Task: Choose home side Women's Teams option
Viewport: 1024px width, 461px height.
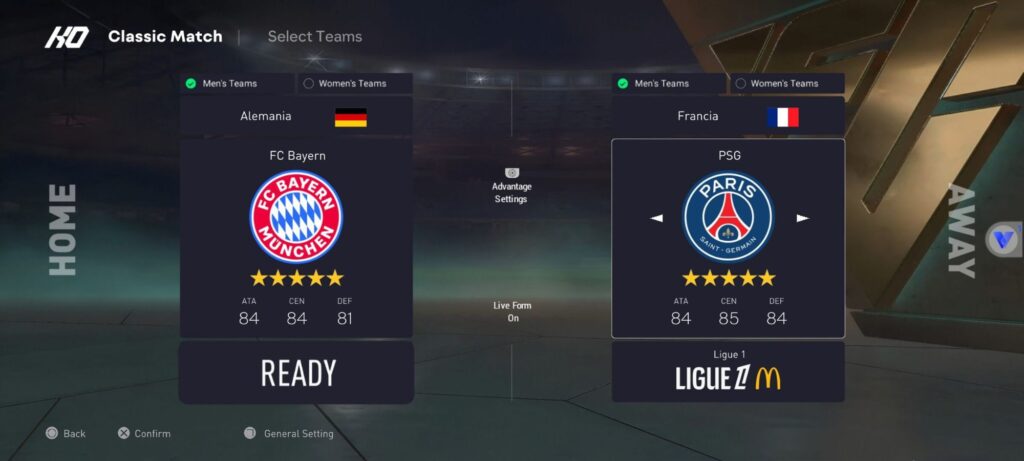Action: pos(354,84)
